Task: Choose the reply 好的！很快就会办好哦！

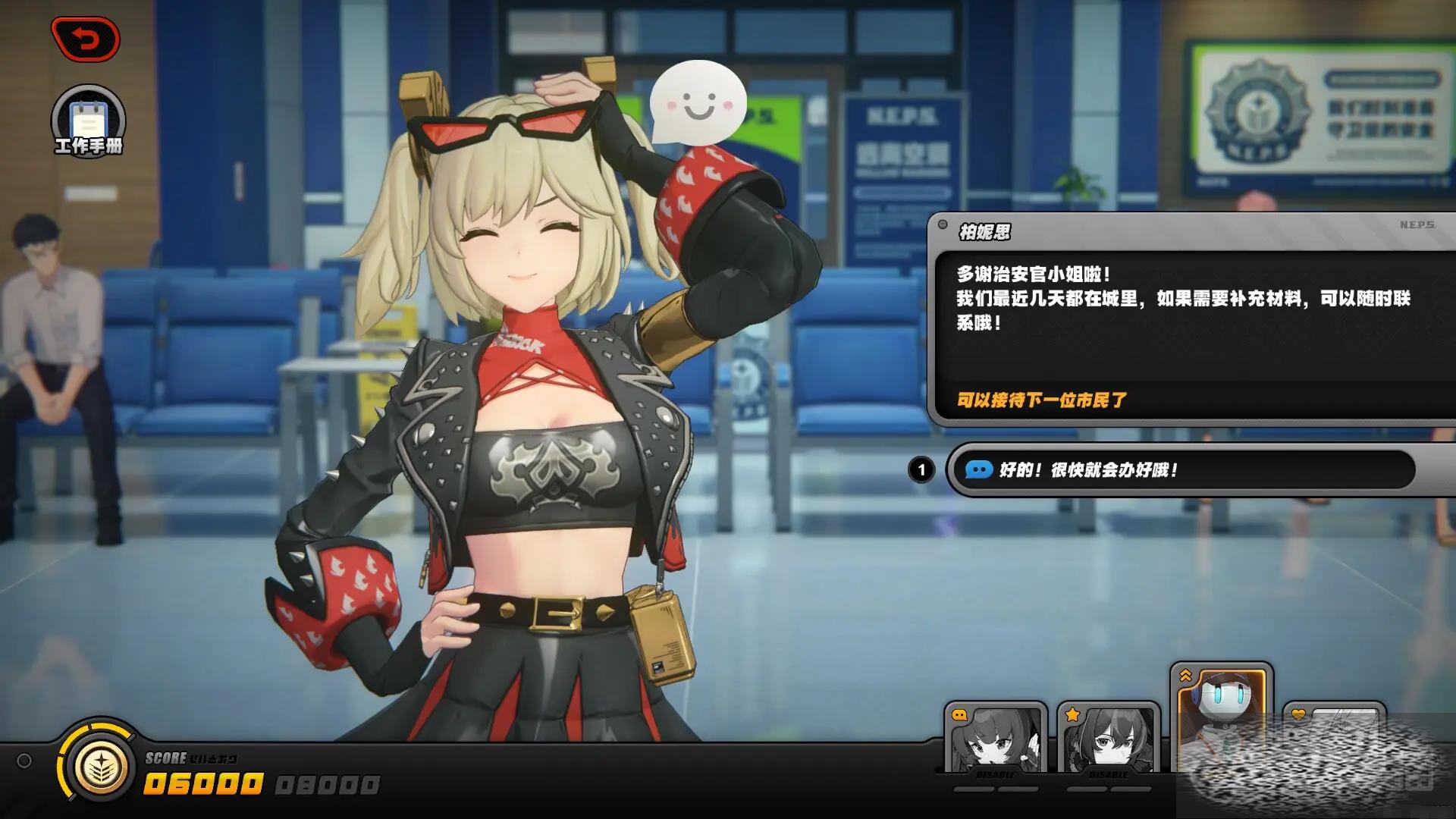Action: [x=1183, y=470]
